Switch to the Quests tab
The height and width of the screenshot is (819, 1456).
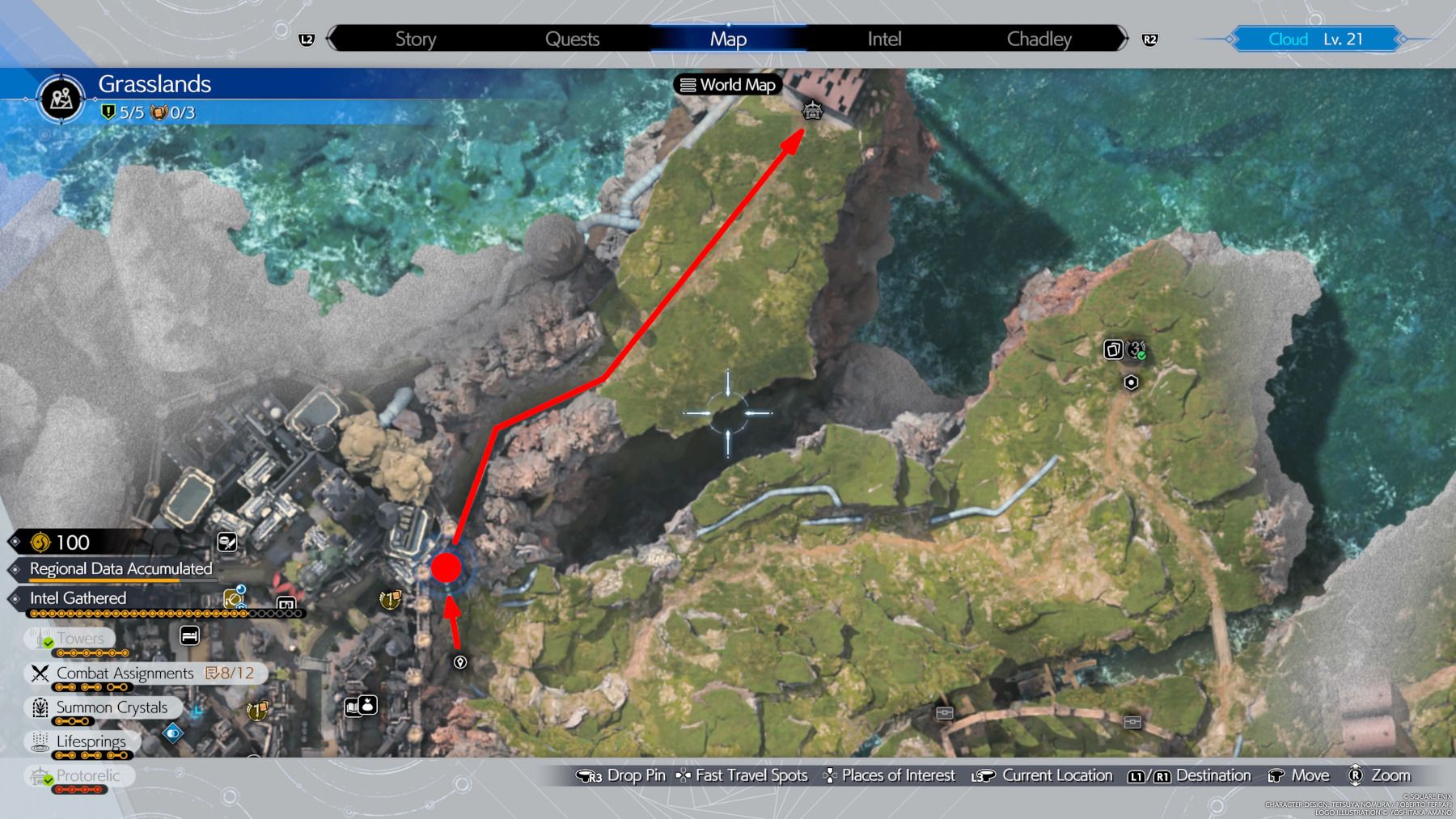(x=573, y=39)
